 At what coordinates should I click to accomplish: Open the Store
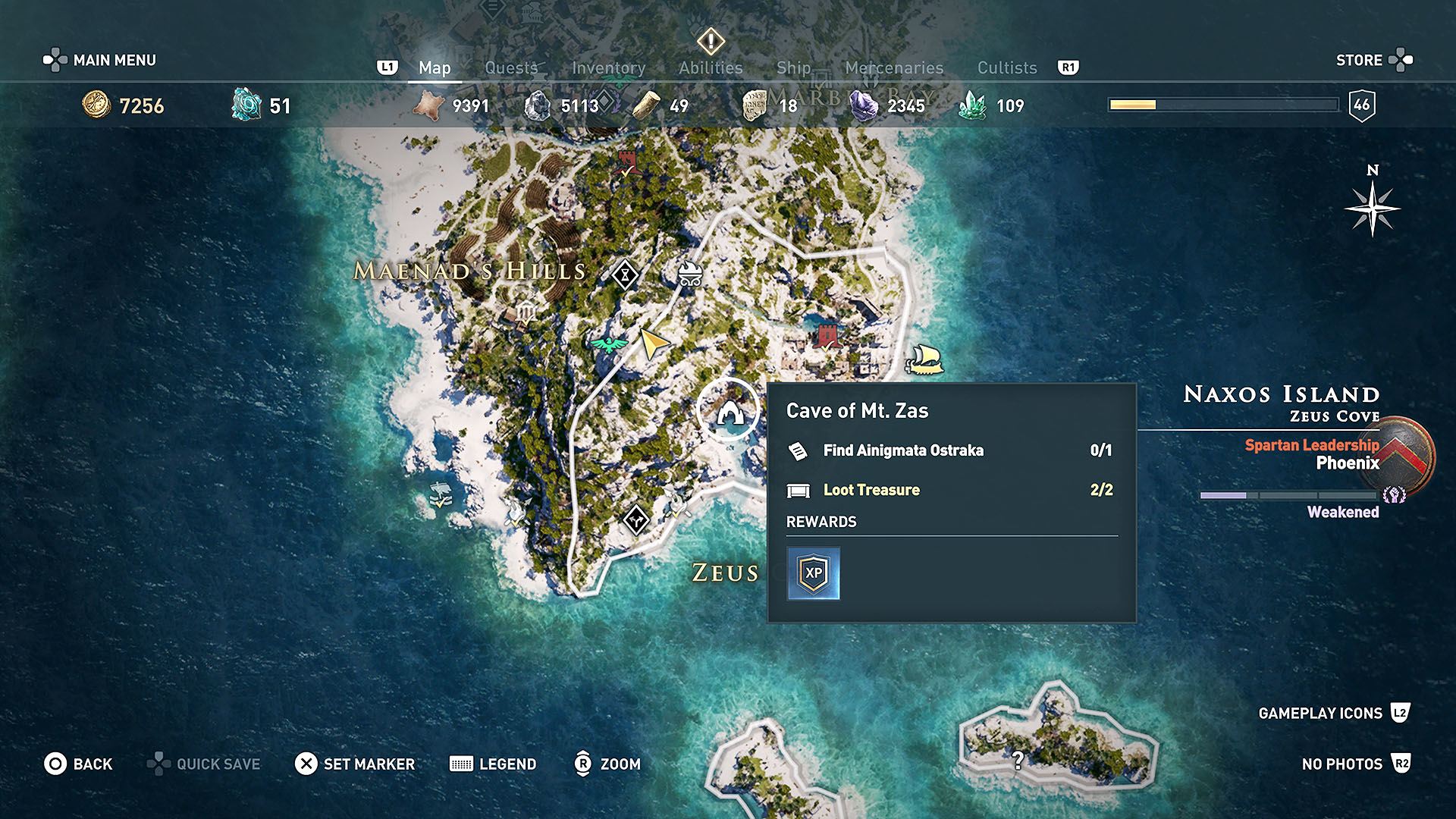[1373, 60]
